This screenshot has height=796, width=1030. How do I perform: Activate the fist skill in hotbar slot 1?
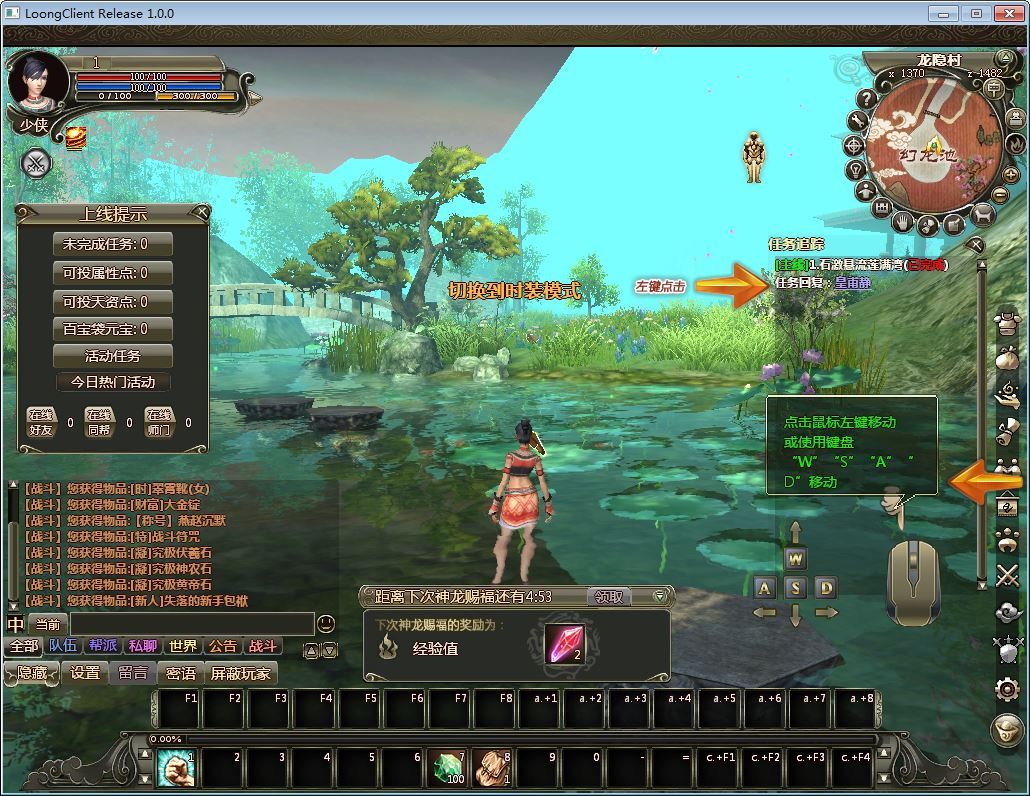[x=176, y=768]
